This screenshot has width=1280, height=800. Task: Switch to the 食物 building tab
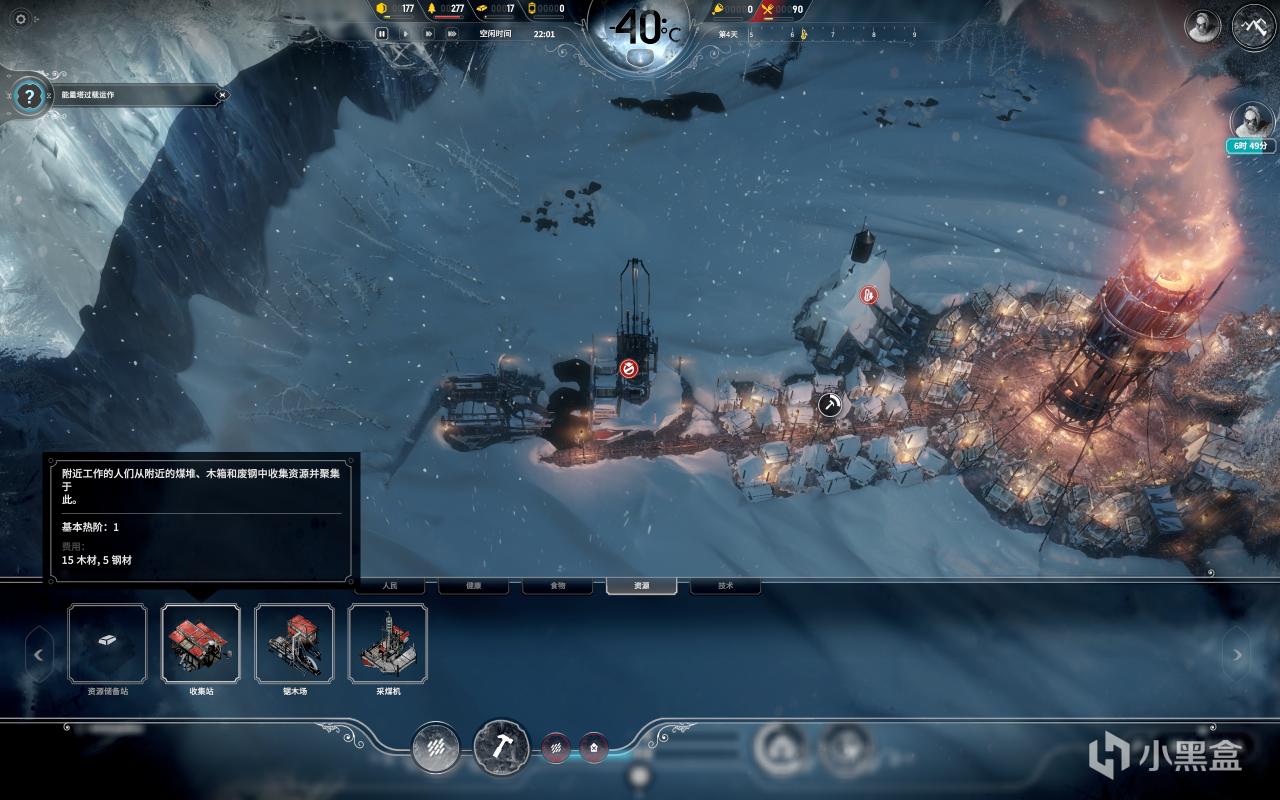coord(557,586)
